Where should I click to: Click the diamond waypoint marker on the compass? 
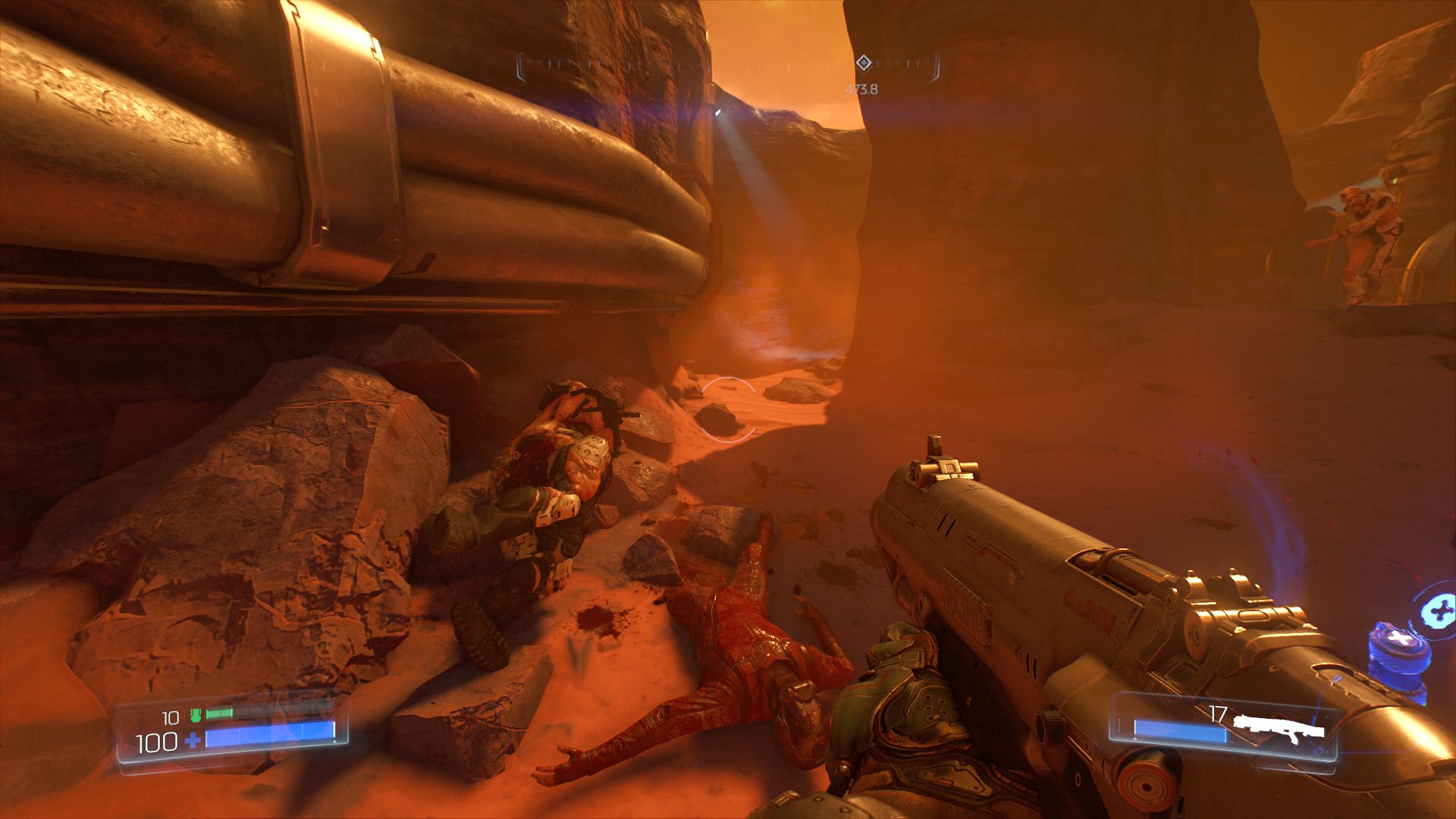coord(864,63)
